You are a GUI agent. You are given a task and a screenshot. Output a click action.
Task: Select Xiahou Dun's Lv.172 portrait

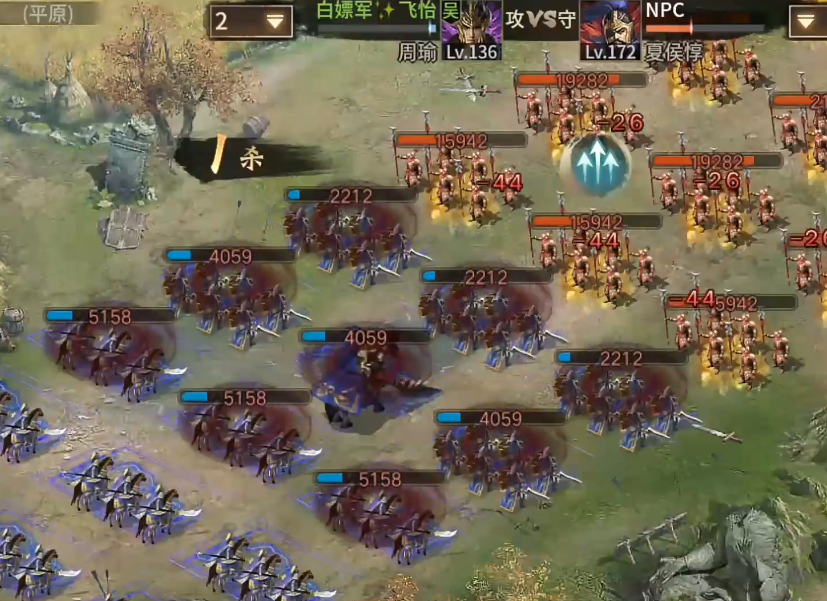tap(610, 27)
